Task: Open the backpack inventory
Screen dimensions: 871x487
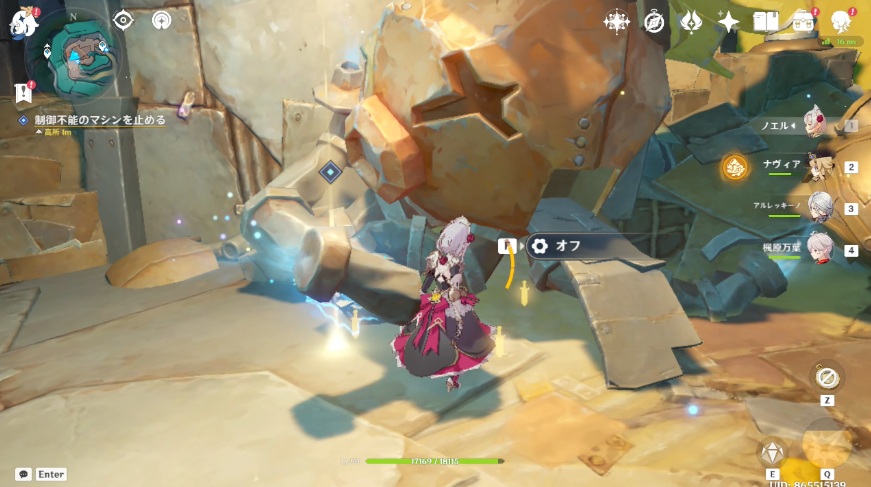Action: click(x=802, y=22)
